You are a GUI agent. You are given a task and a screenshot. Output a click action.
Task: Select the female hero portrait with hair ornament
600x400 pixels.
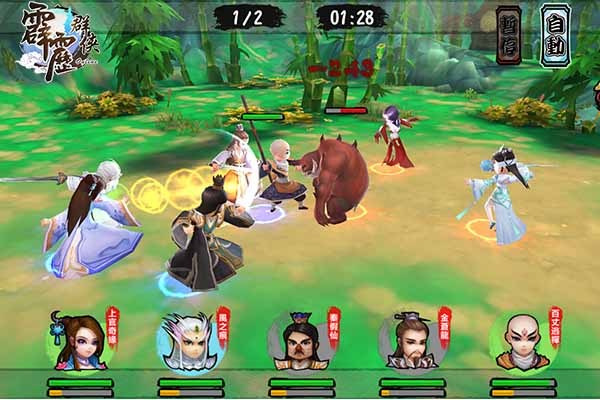point(78,342)
